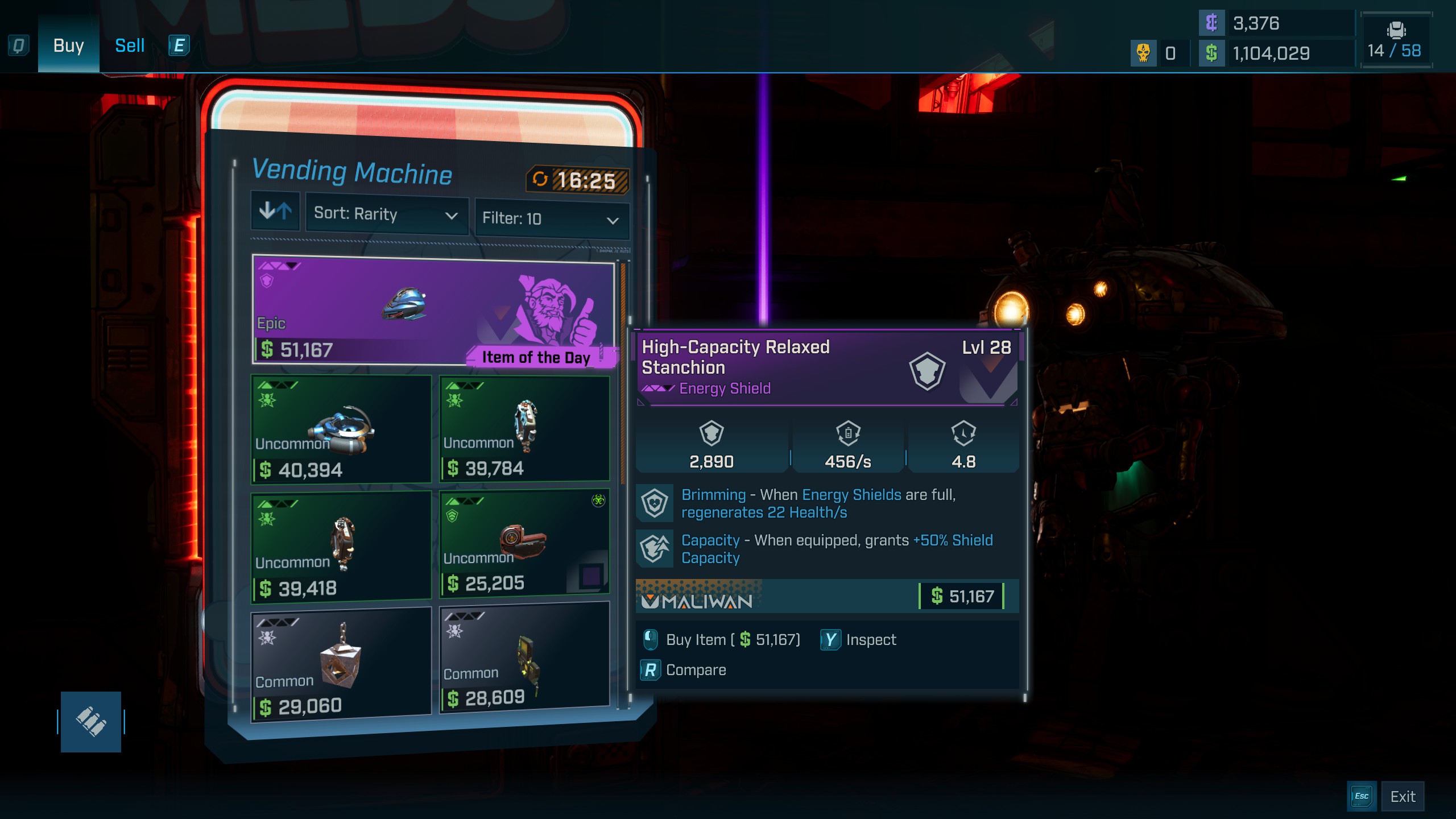Pick the Uncommon item priced $39,418
The height and width of the screenshot is (819, 1456).
pos(341,546)
